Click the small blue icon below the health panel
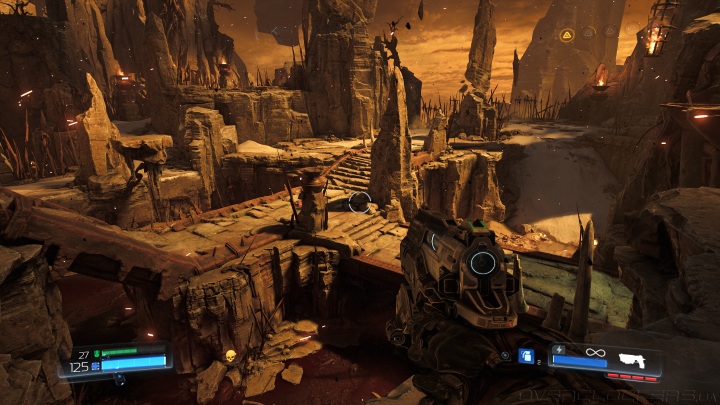The width and height of the screenshot is (720, 405). click(118, 378)
